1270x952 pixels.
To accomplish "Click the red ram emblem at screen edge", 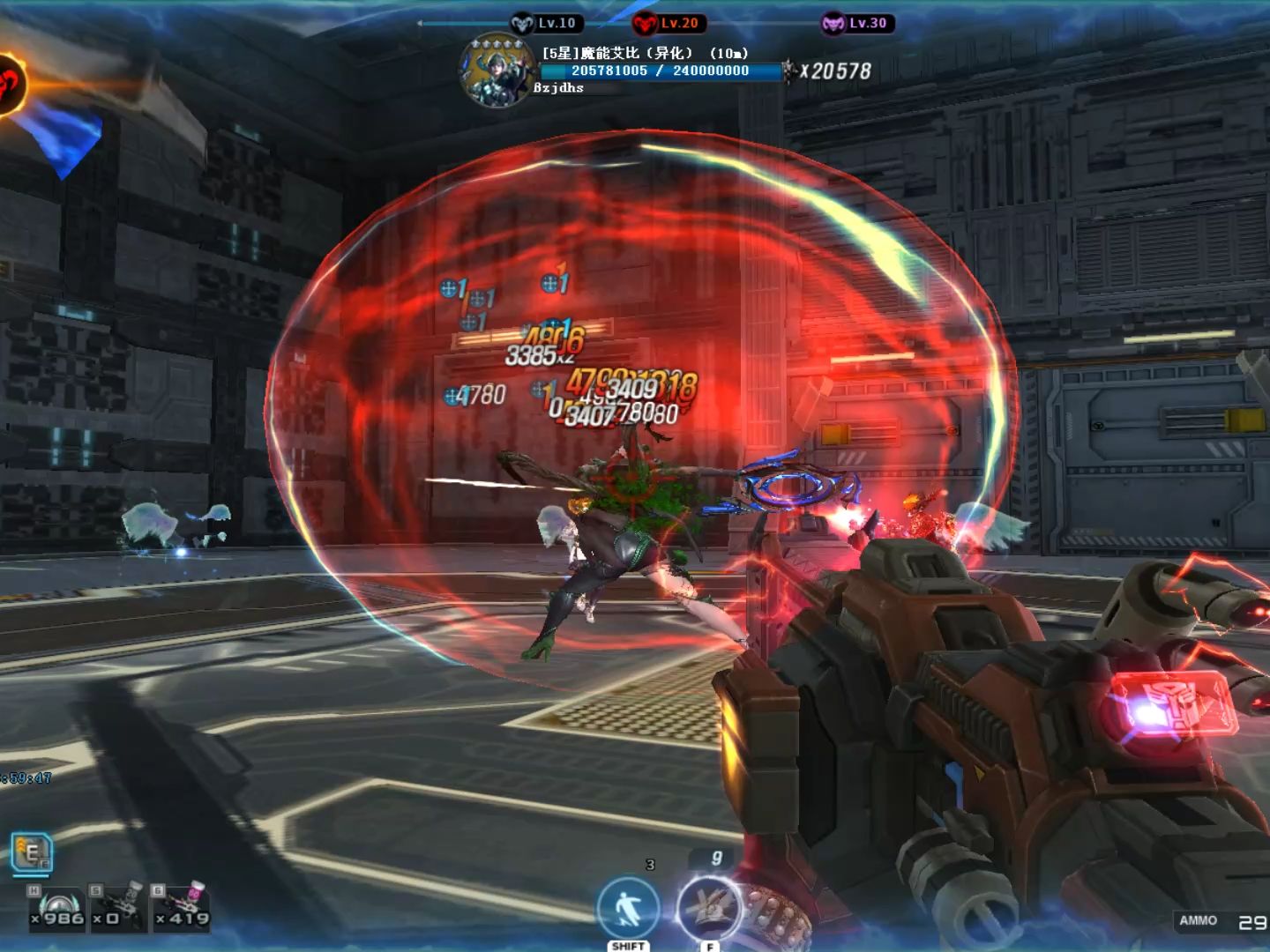I will coord(11,85).
